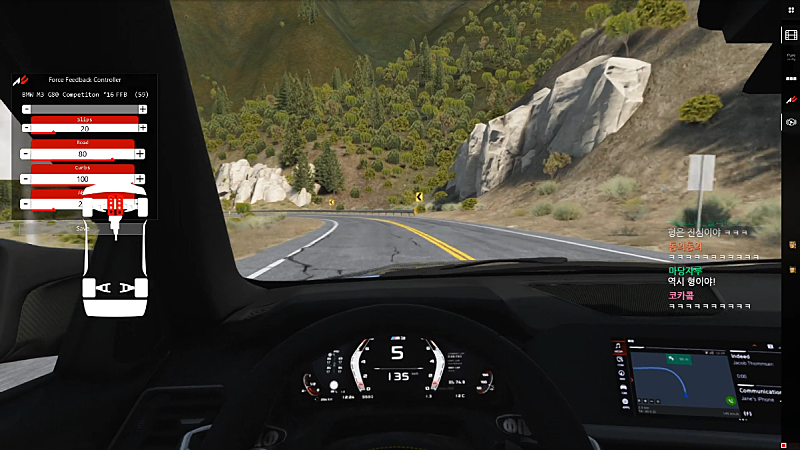Open the four-squares apps icon in sidebar

[x=790, y=13]
